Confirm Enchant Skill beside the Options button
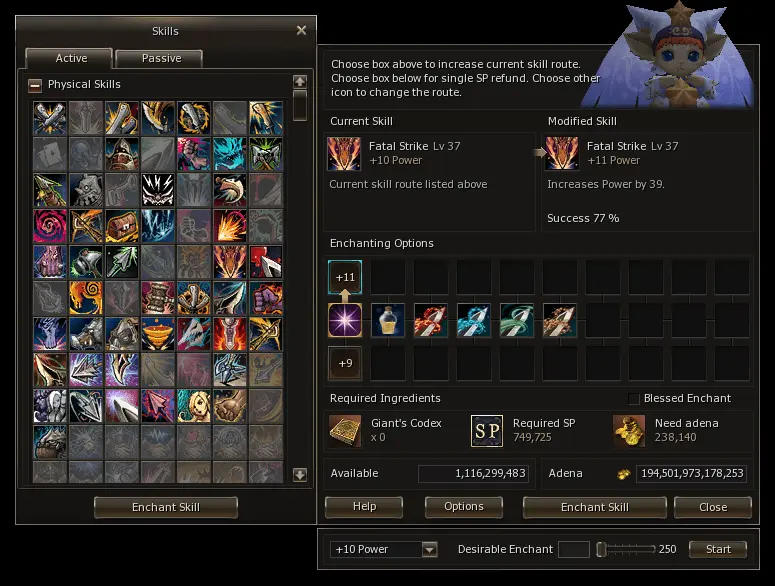Viewport: 775px width, 586px height. coord(594,507)
